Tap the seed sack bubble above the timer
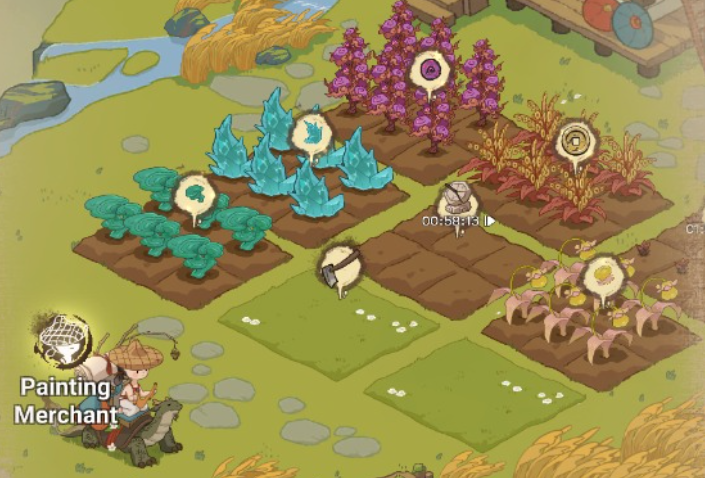The height and width of the screenshot is (478, 705). pyautogui.click(x=457, y=197)
